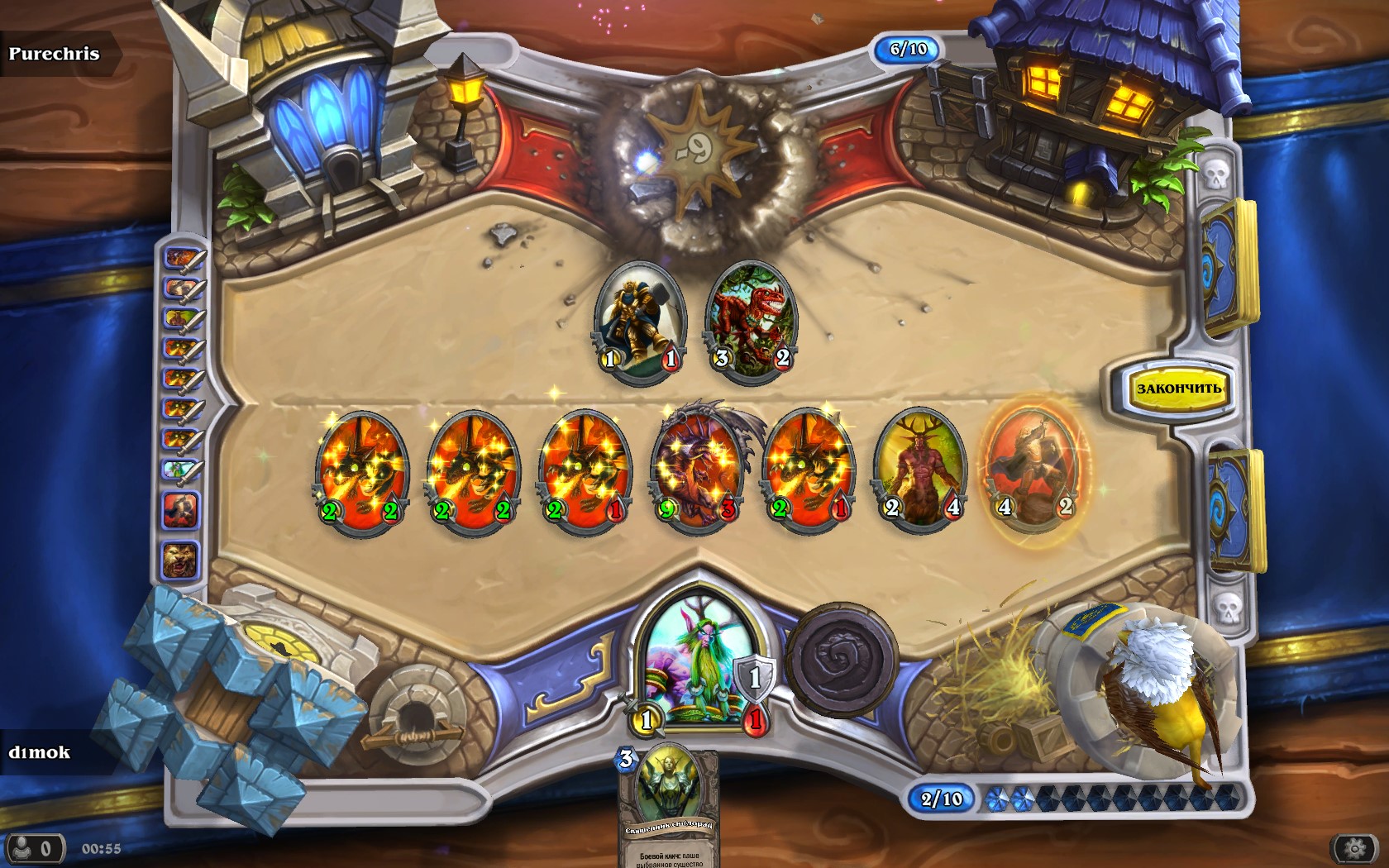Select the antlered 2/4 keeper minion

(921, 467)
